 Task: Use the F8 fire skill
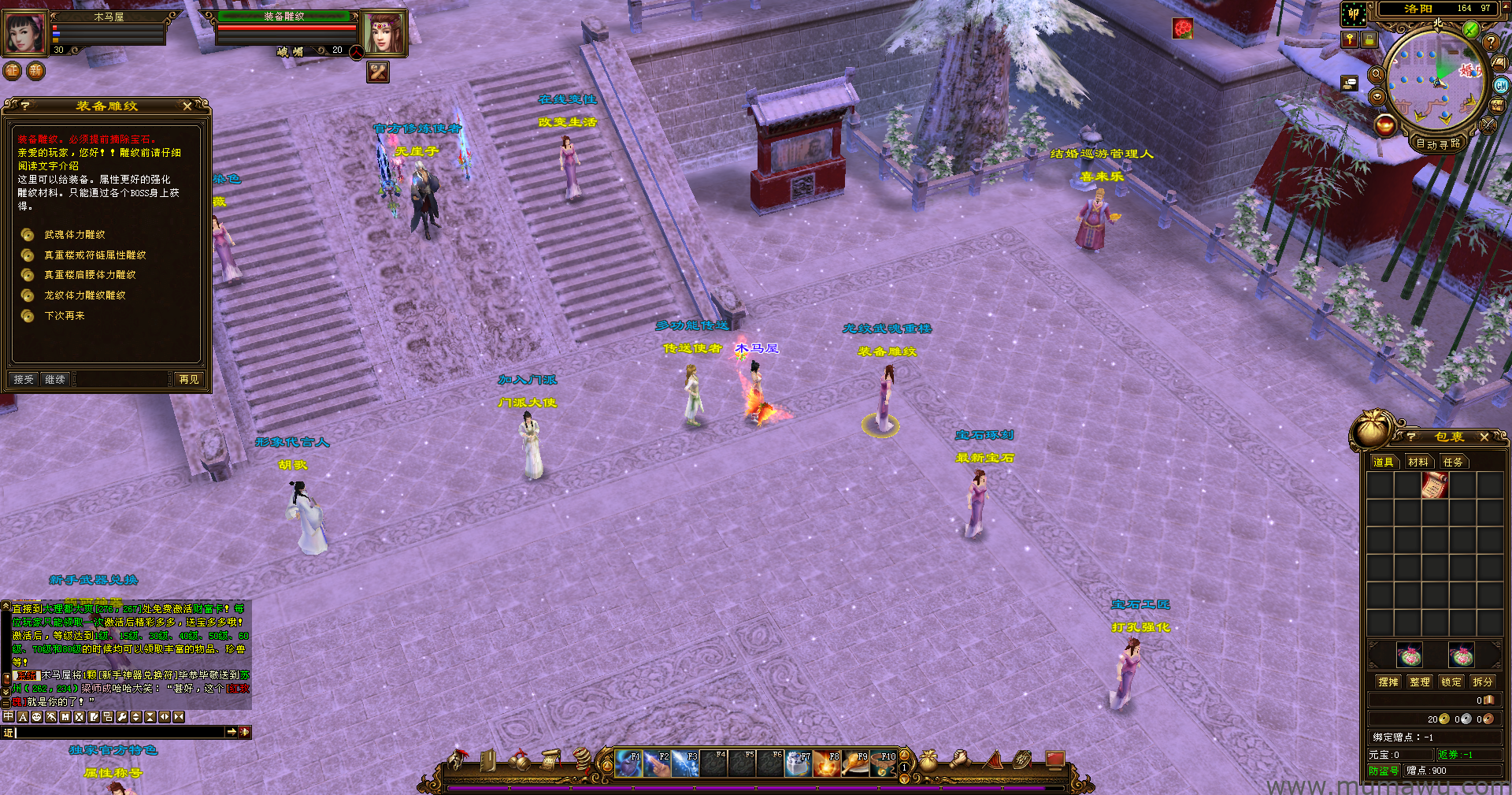[826, 763]
